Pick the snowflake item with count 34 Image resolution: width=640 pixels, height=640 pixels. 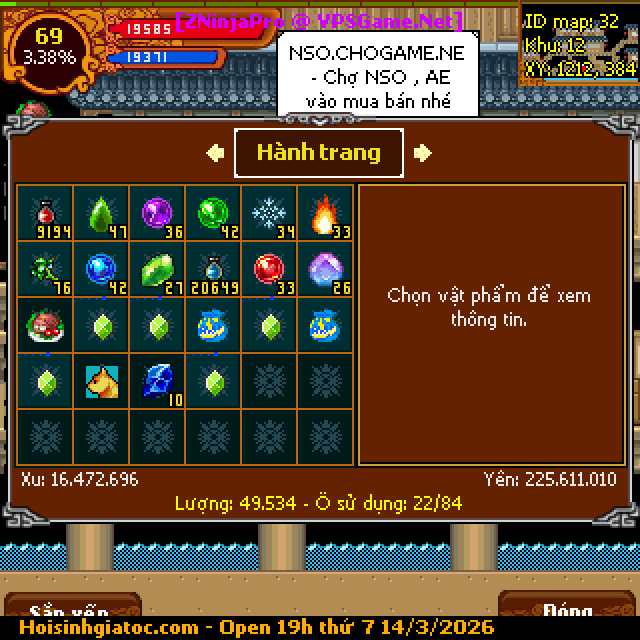coord(269,213)
